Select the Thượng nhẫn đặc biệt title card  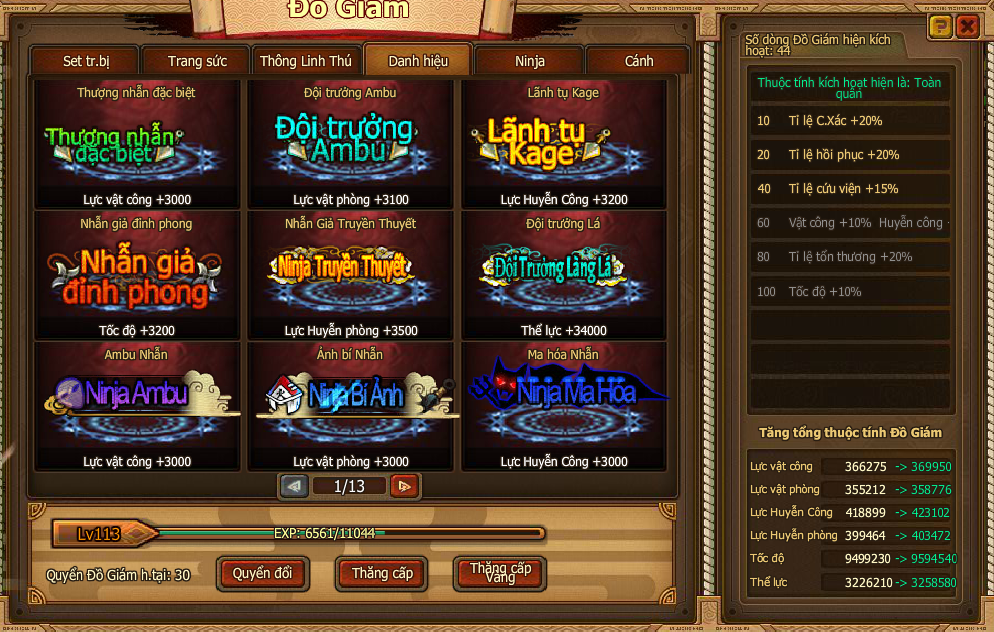pos(139,145)
